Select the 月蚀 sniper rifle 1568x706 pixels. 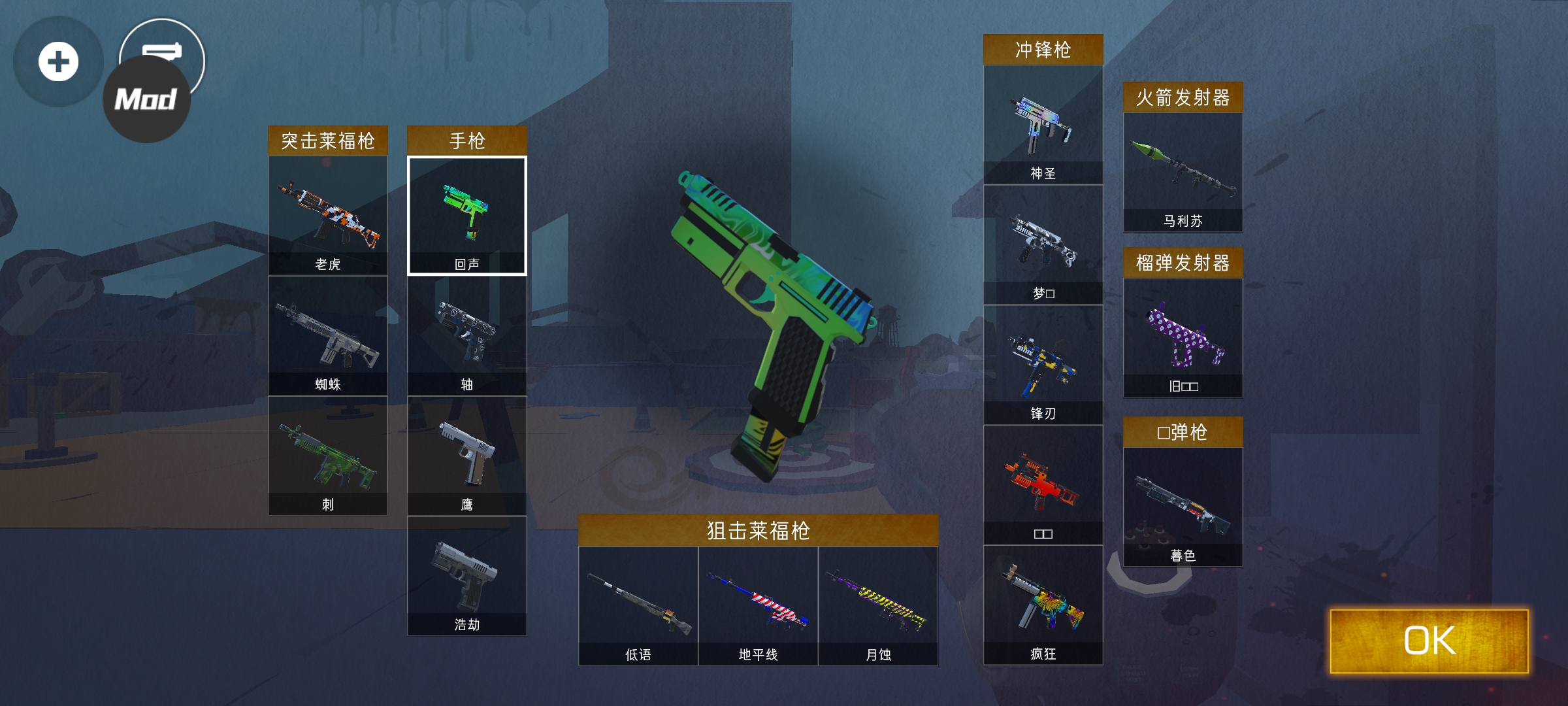878,606
